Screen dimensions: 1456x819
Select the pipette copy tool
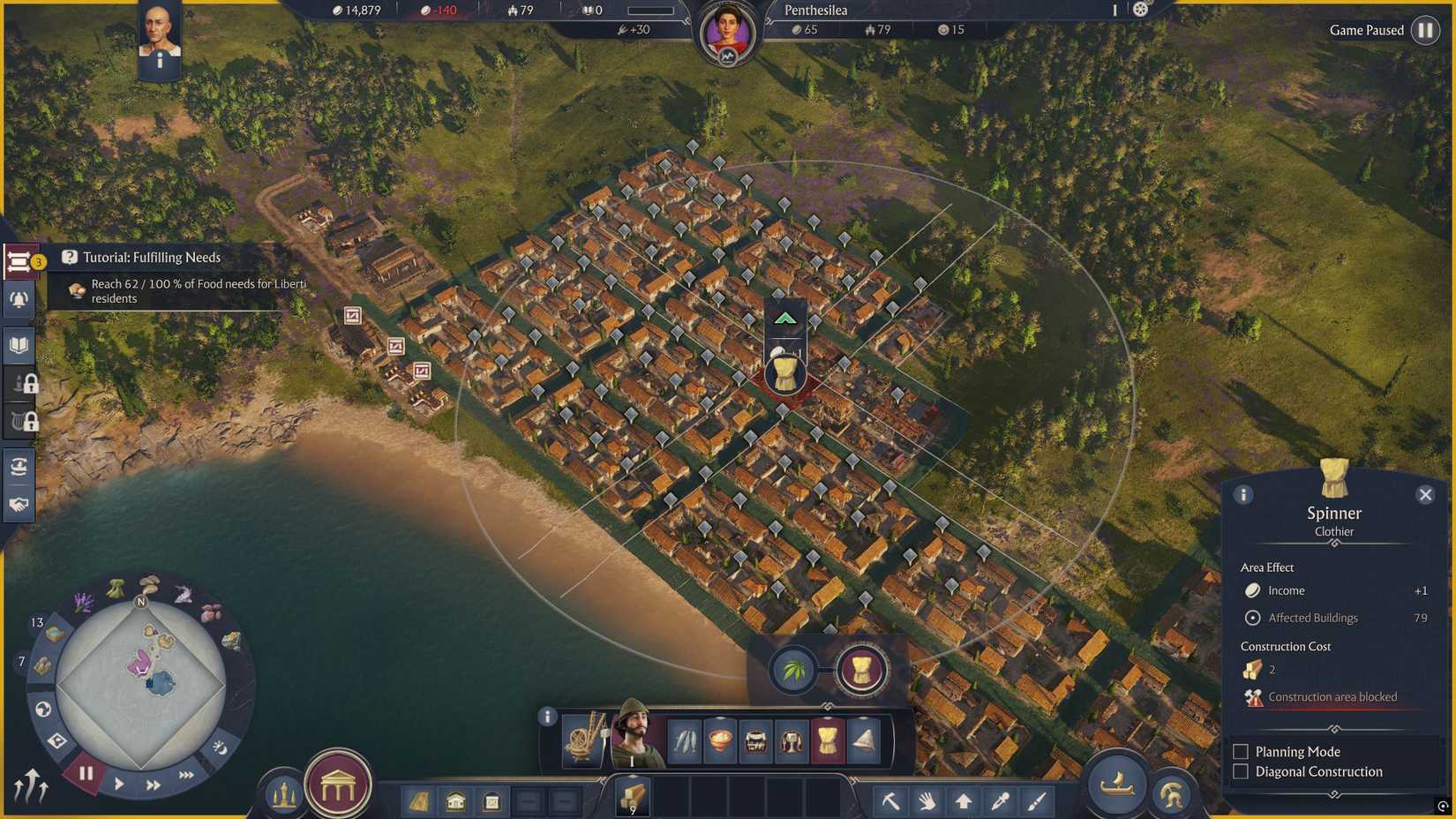[999, 799]
